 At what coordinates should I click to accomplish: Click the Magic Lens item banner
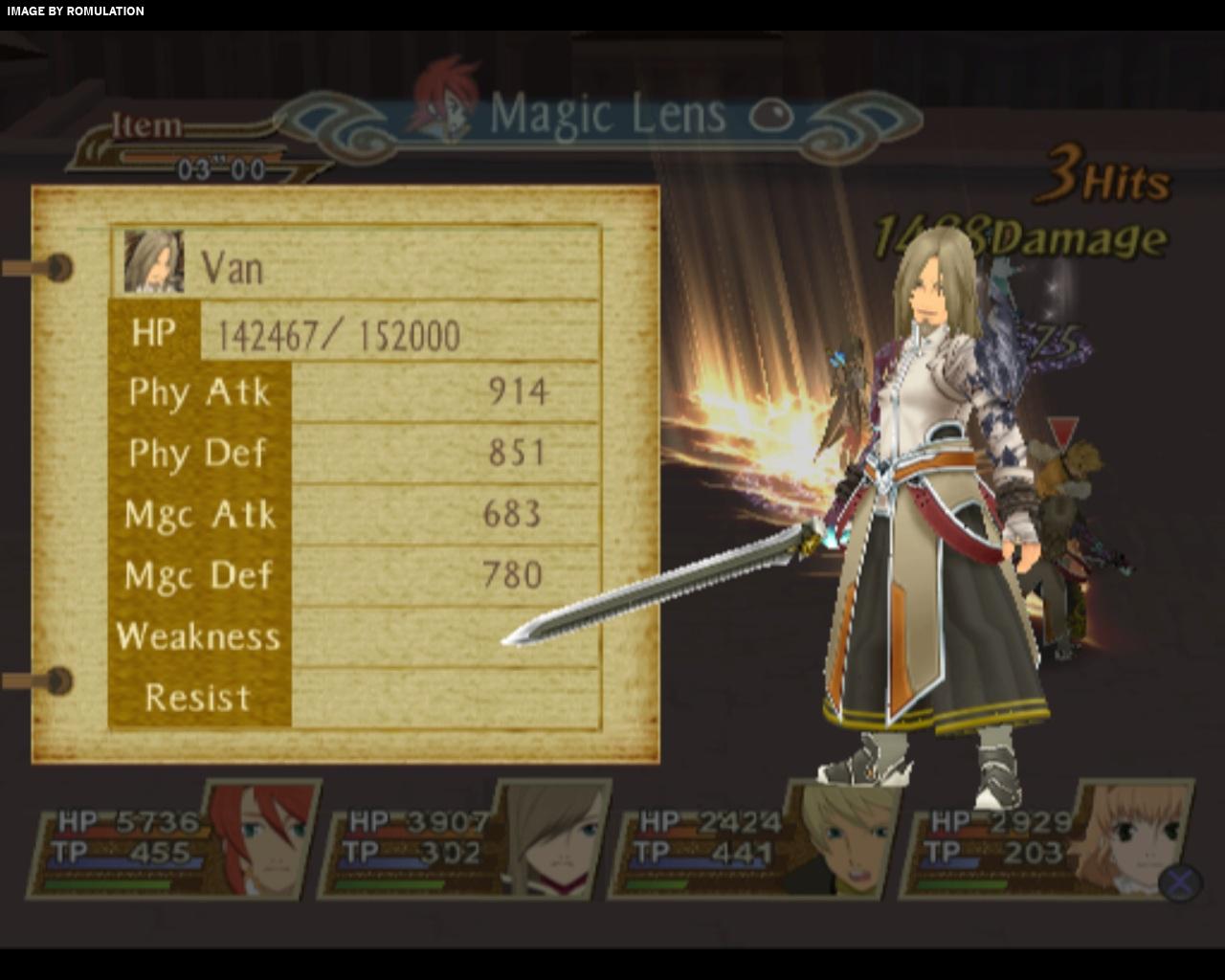[607, 117]
